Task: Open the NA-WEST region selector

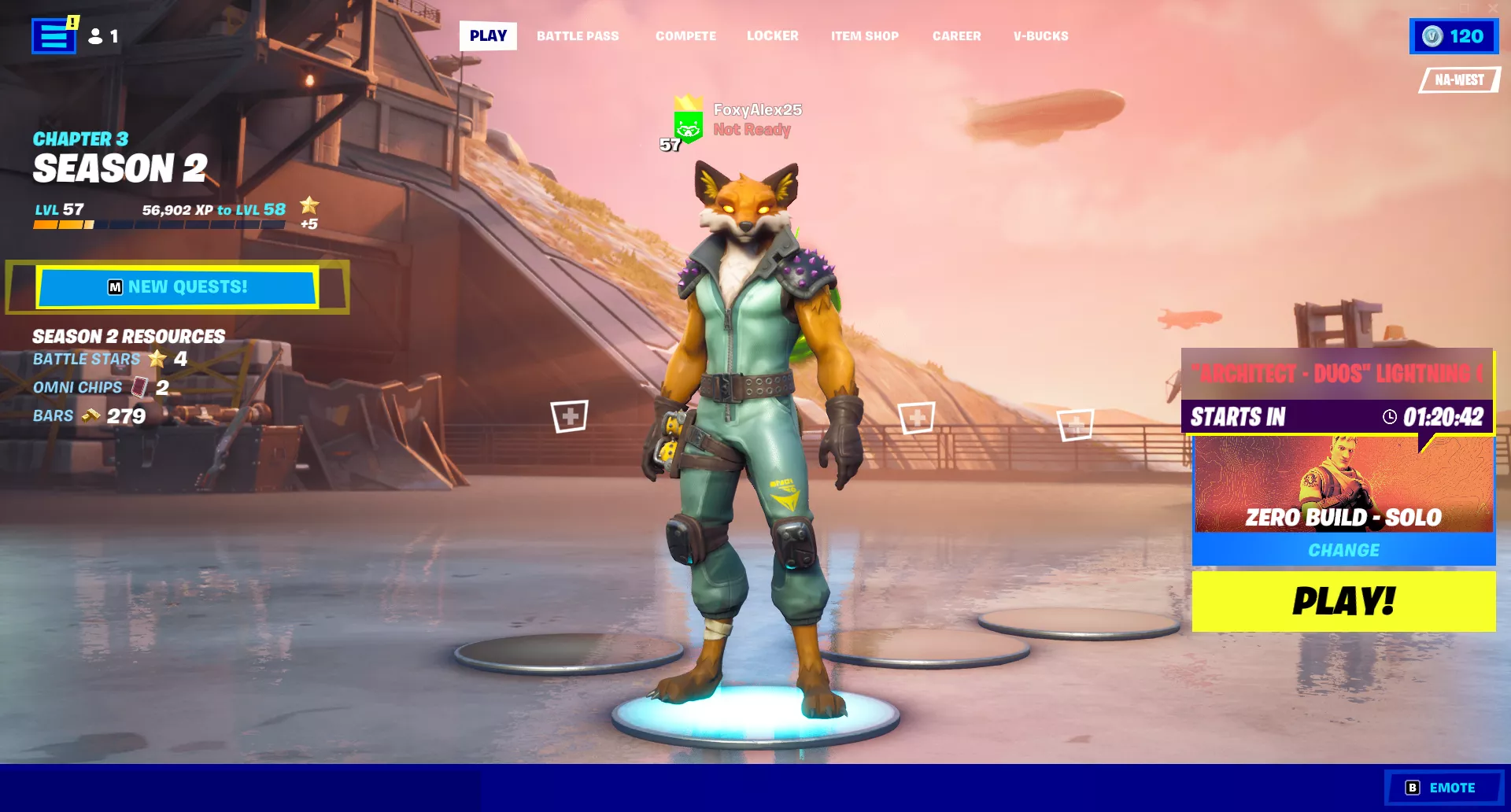Action: [1457, 79]
